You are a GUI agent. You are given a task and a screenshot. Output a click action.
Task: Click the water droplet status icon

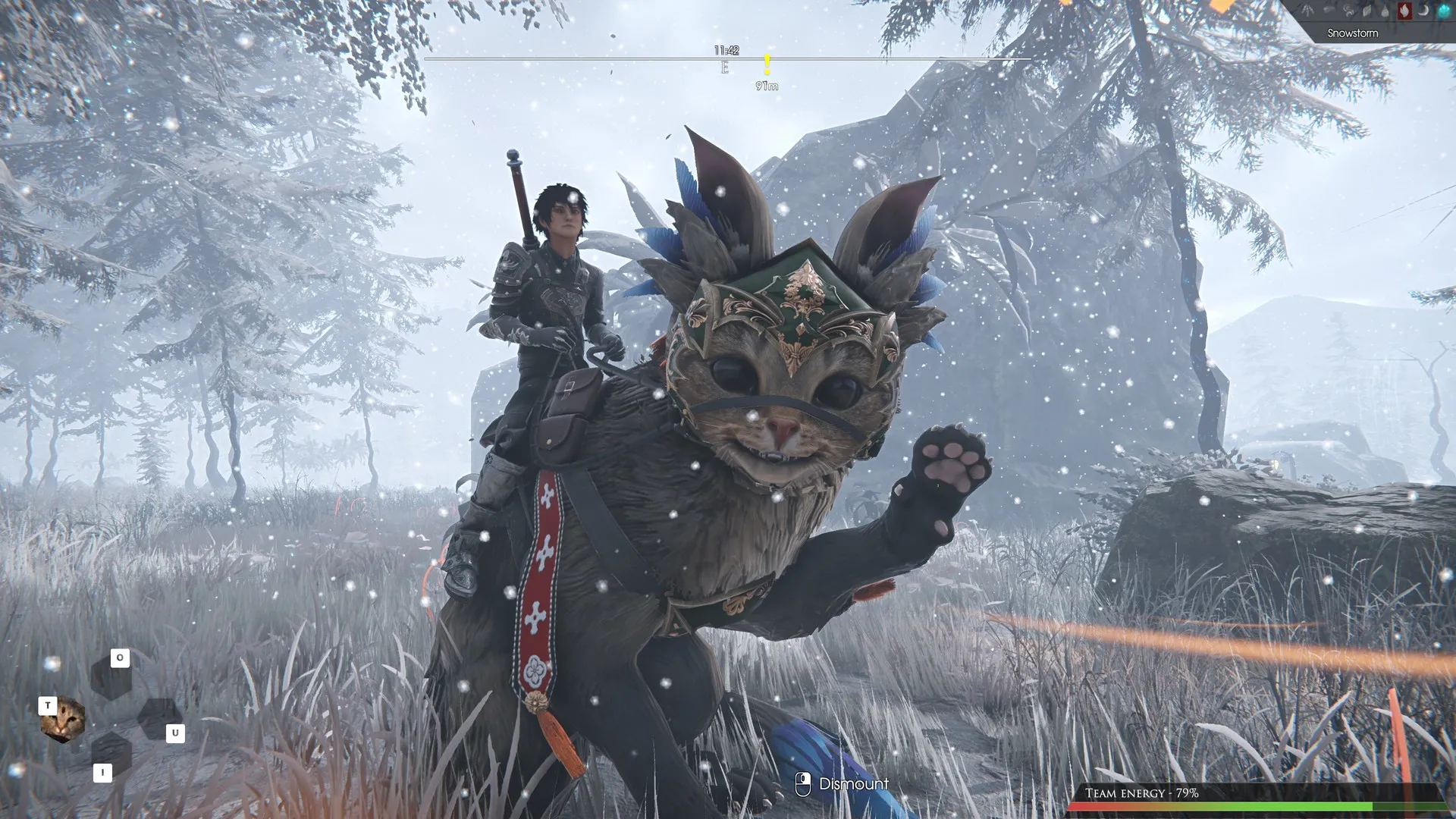[1385, 11]
